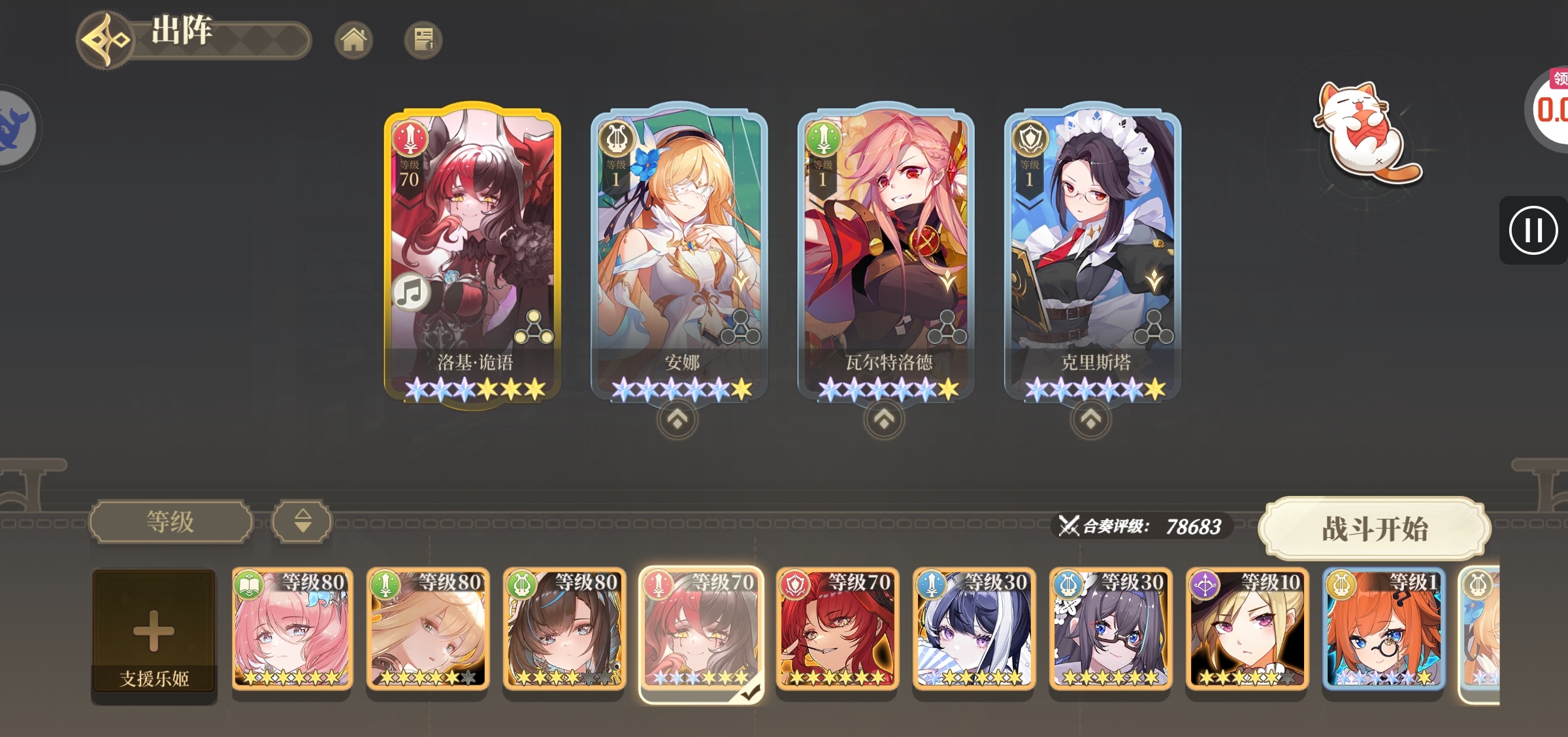Expand the arrow below 瓦尔特洛德
Viewport: 1568px width, 737px height.
pyautogui.click(x=884, y=420)
